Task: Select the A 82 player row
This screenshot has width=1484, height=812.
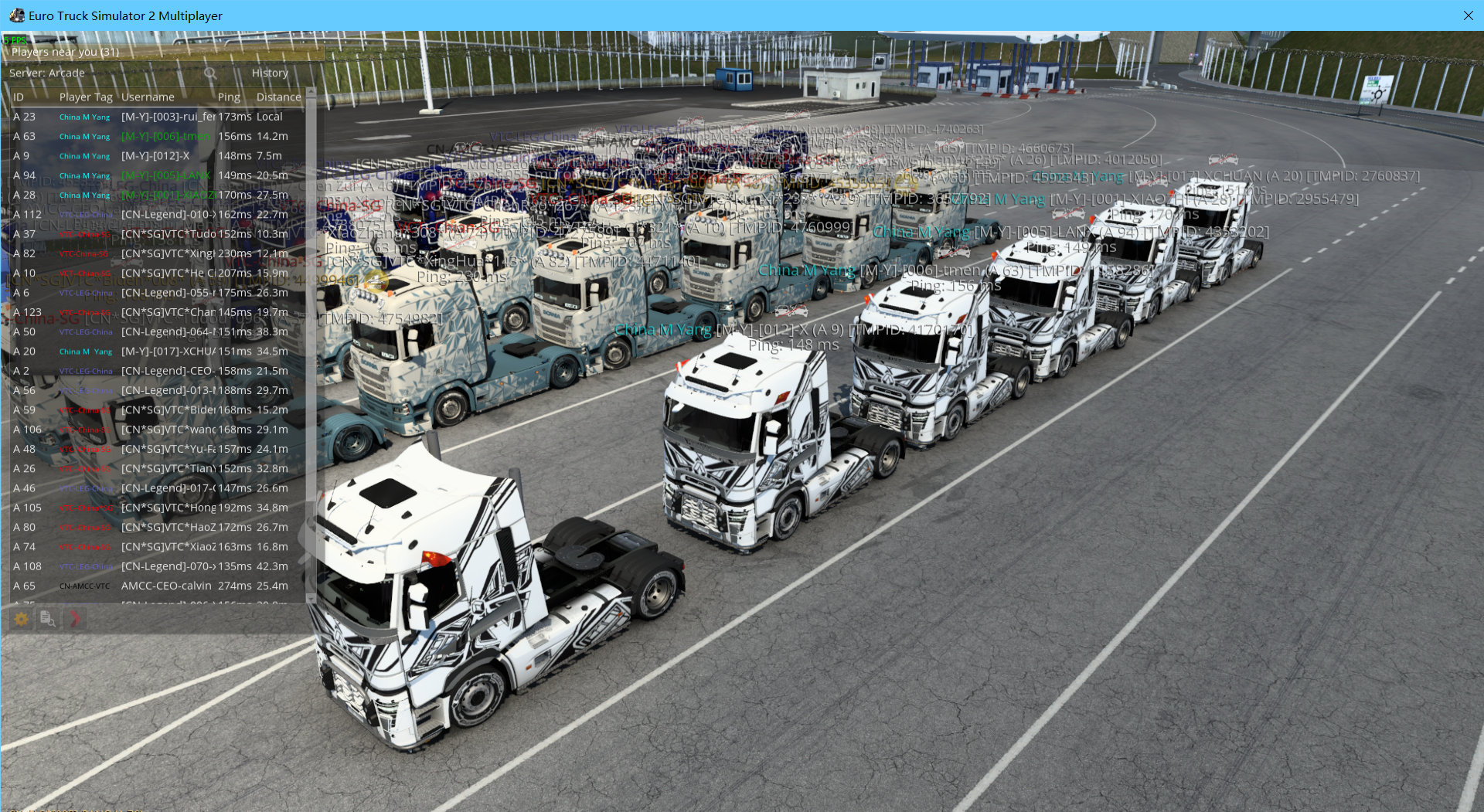Action: coord(155,253)
